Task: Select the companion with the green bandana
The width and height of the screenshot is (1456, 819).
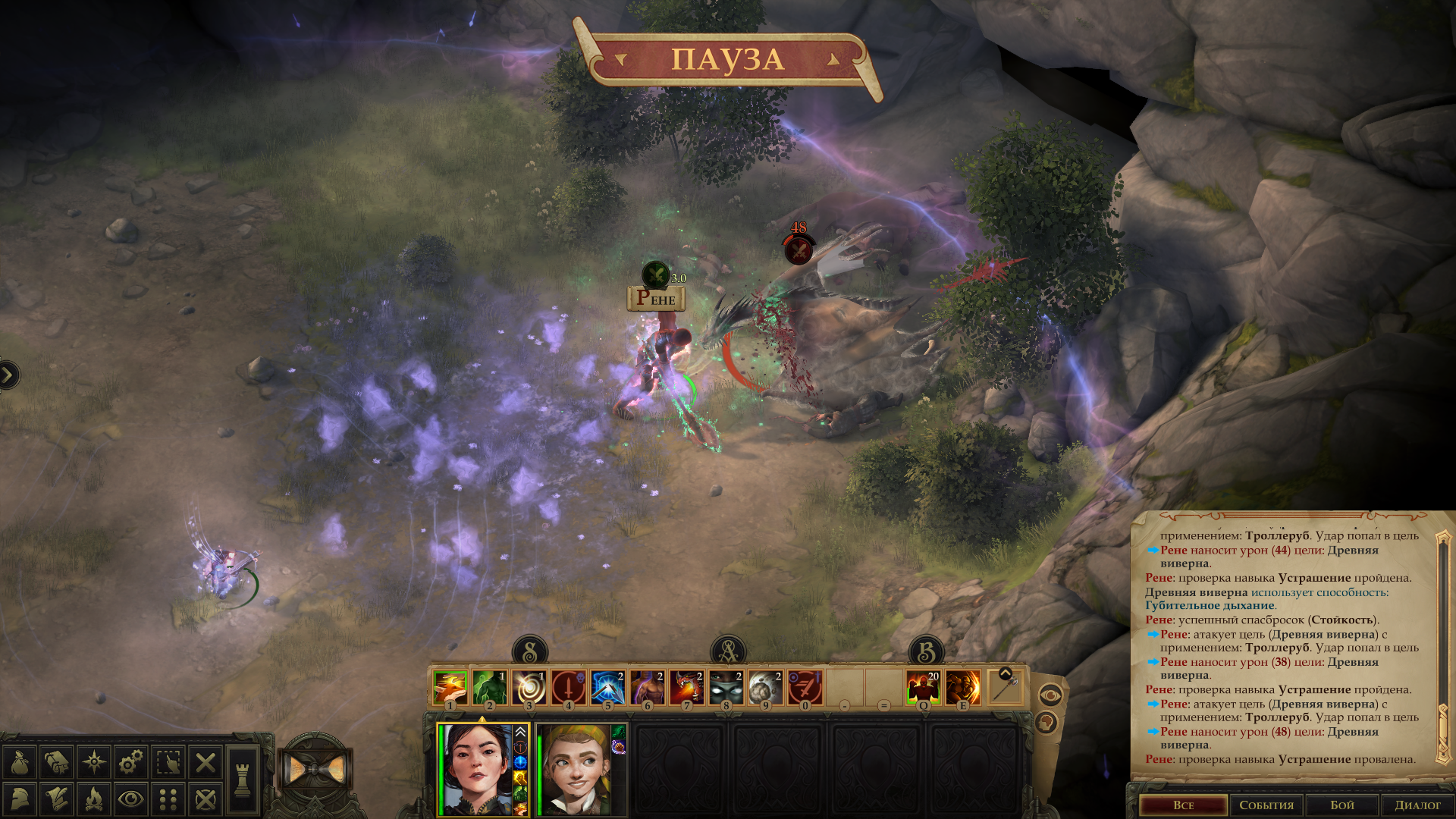Action: tap(574, 769)
